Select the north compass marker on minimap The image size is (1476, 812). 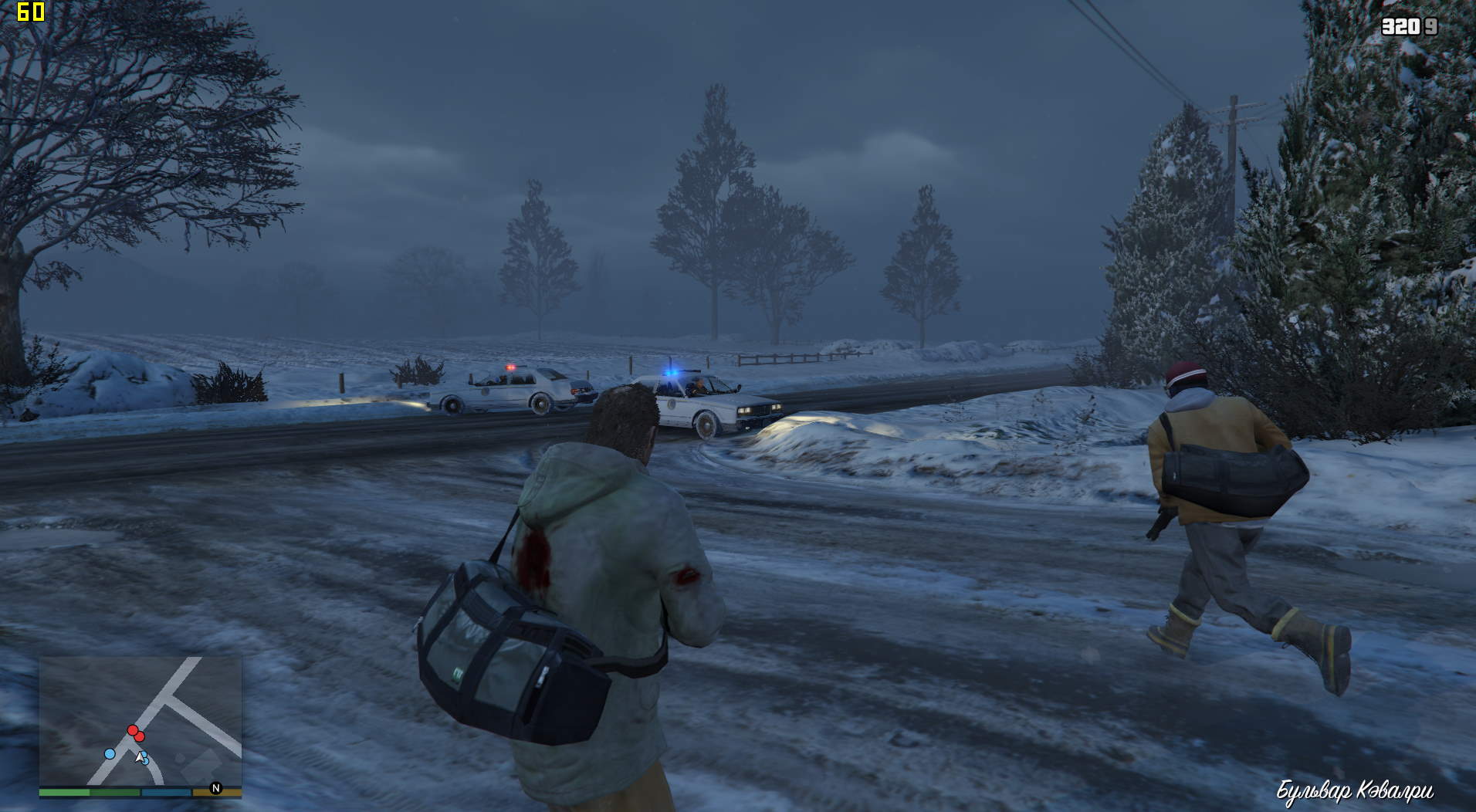216,788
